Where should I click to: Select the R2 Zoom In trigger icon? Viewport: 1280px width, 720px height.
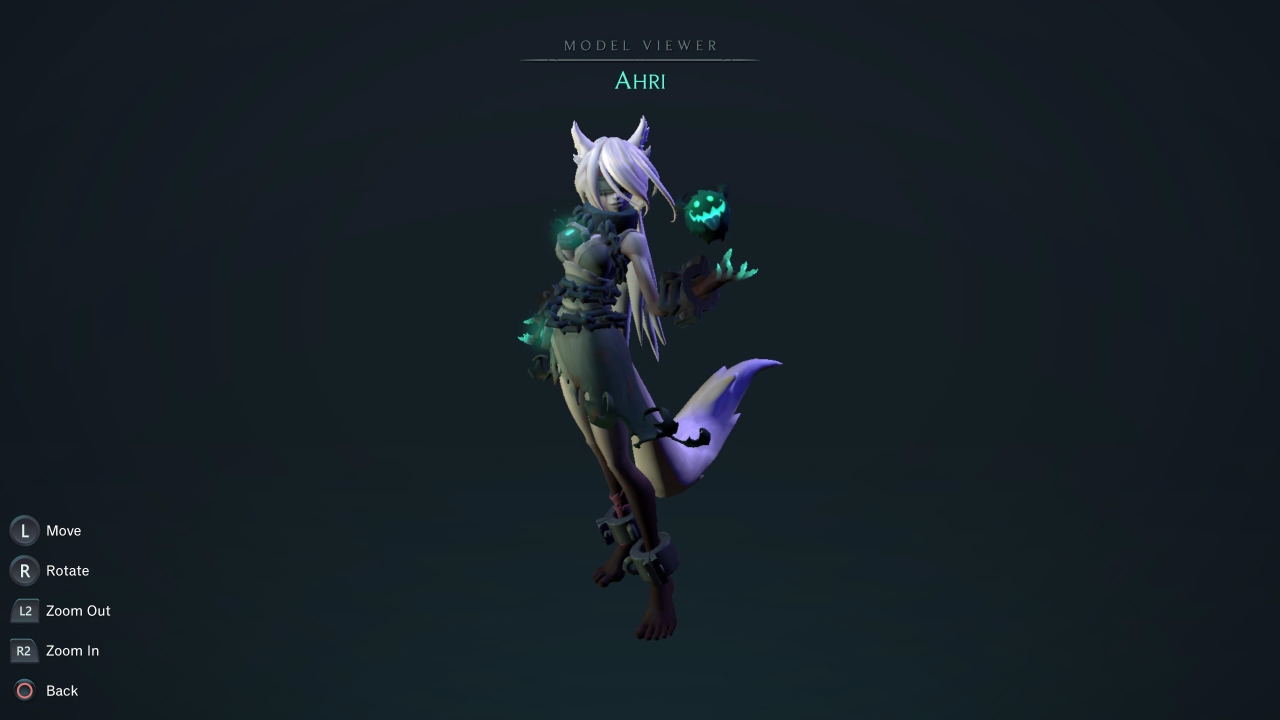click(24, 650)
